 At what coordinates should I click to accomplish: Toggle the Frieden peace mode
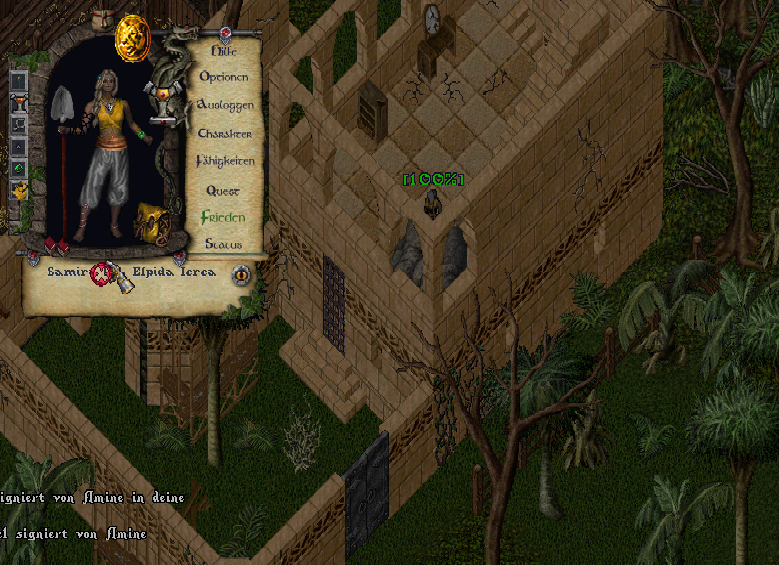(x=222, y=217)
